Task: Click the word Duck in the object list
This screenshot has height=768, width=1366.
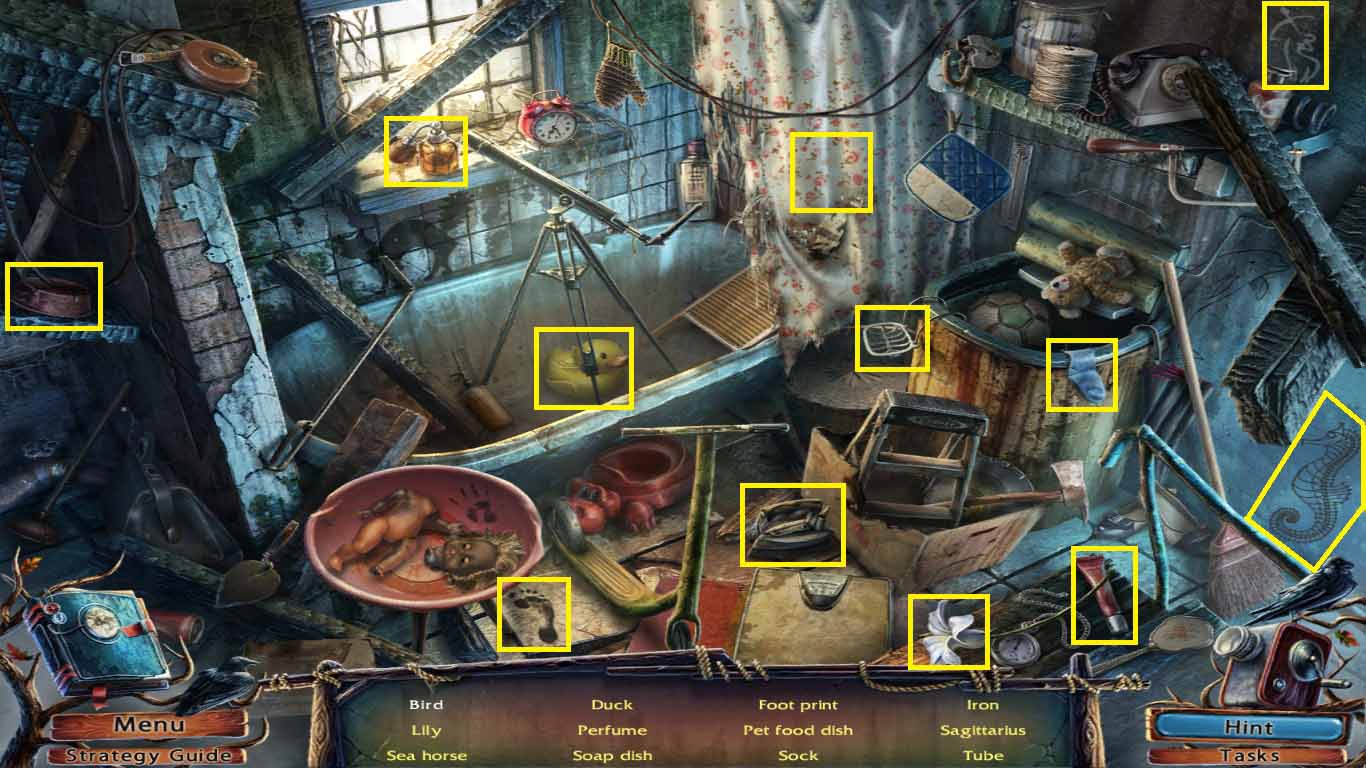Action: 611,704
